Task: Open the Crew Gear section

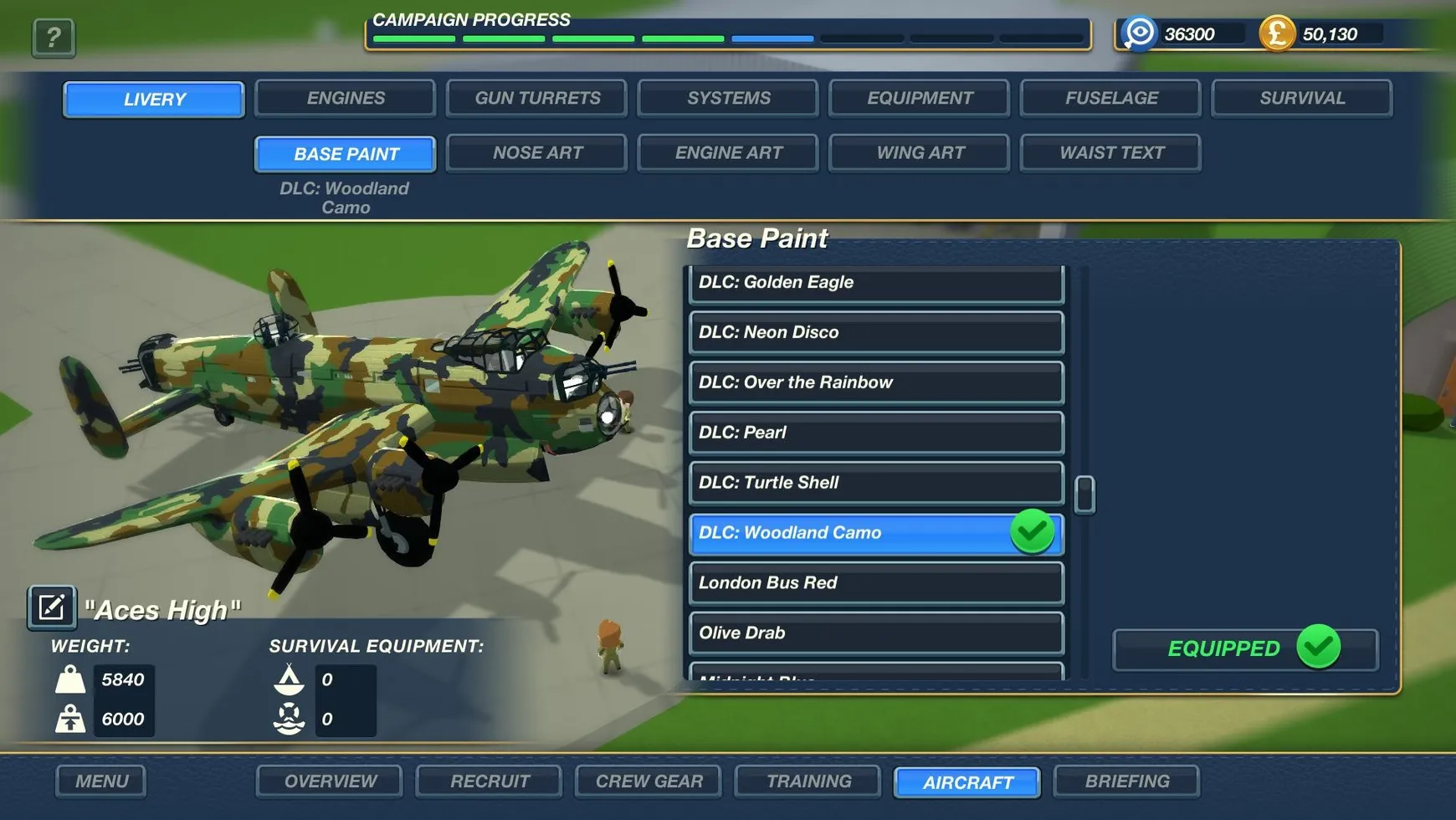Action: 649,782
